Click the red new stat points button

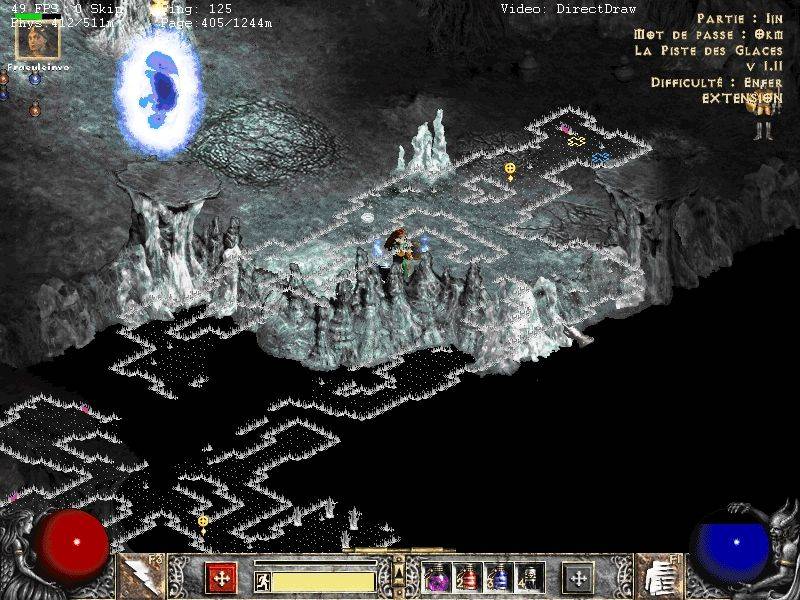point(220,578)
